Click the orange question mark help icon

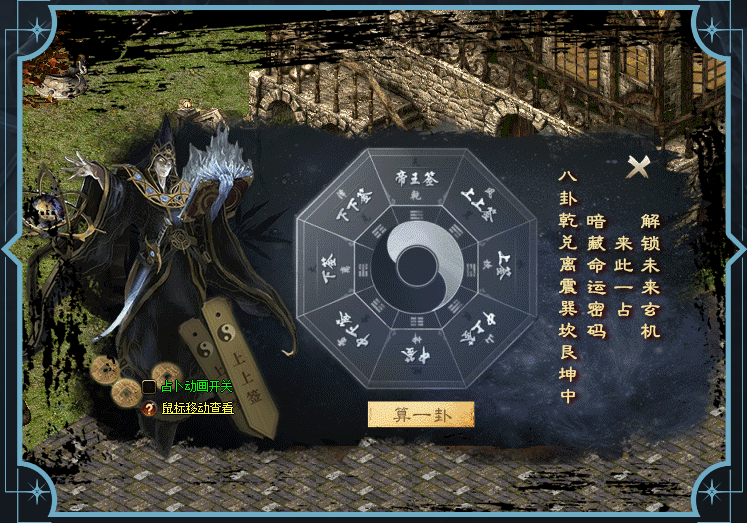pos(149,409)
